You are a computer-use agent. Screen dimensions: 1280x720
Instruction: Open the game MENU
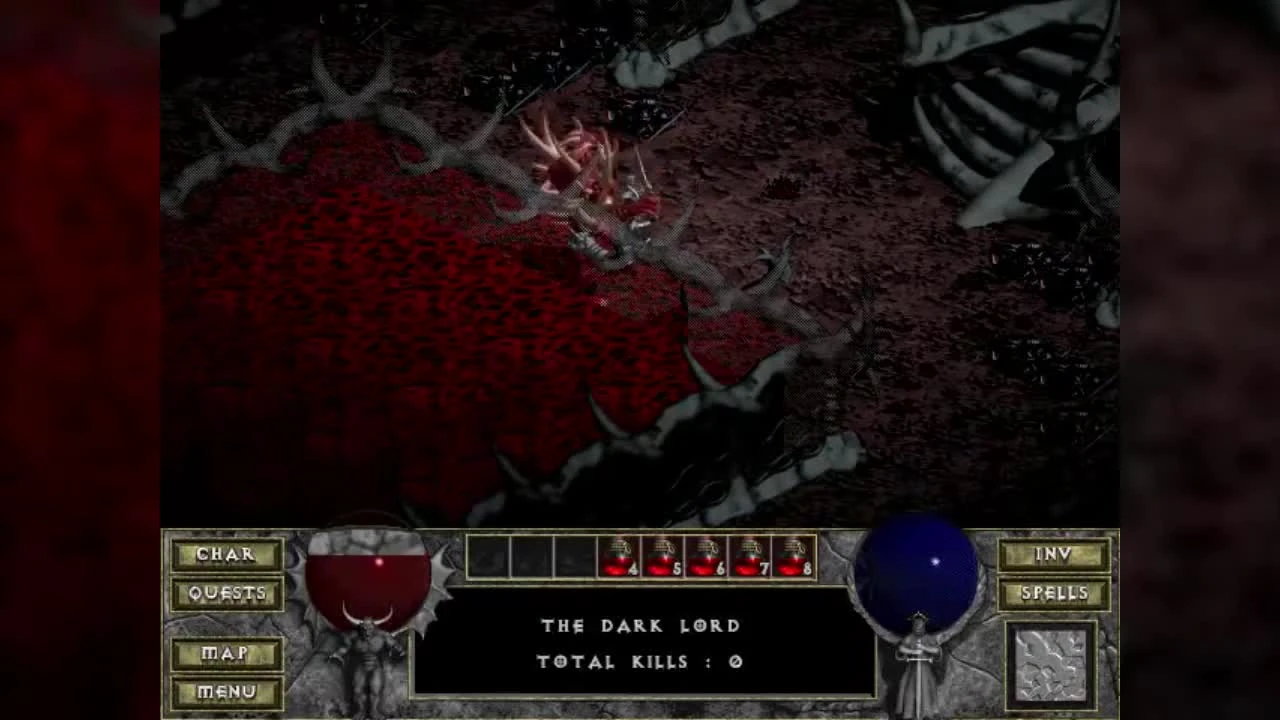point(226,691)
